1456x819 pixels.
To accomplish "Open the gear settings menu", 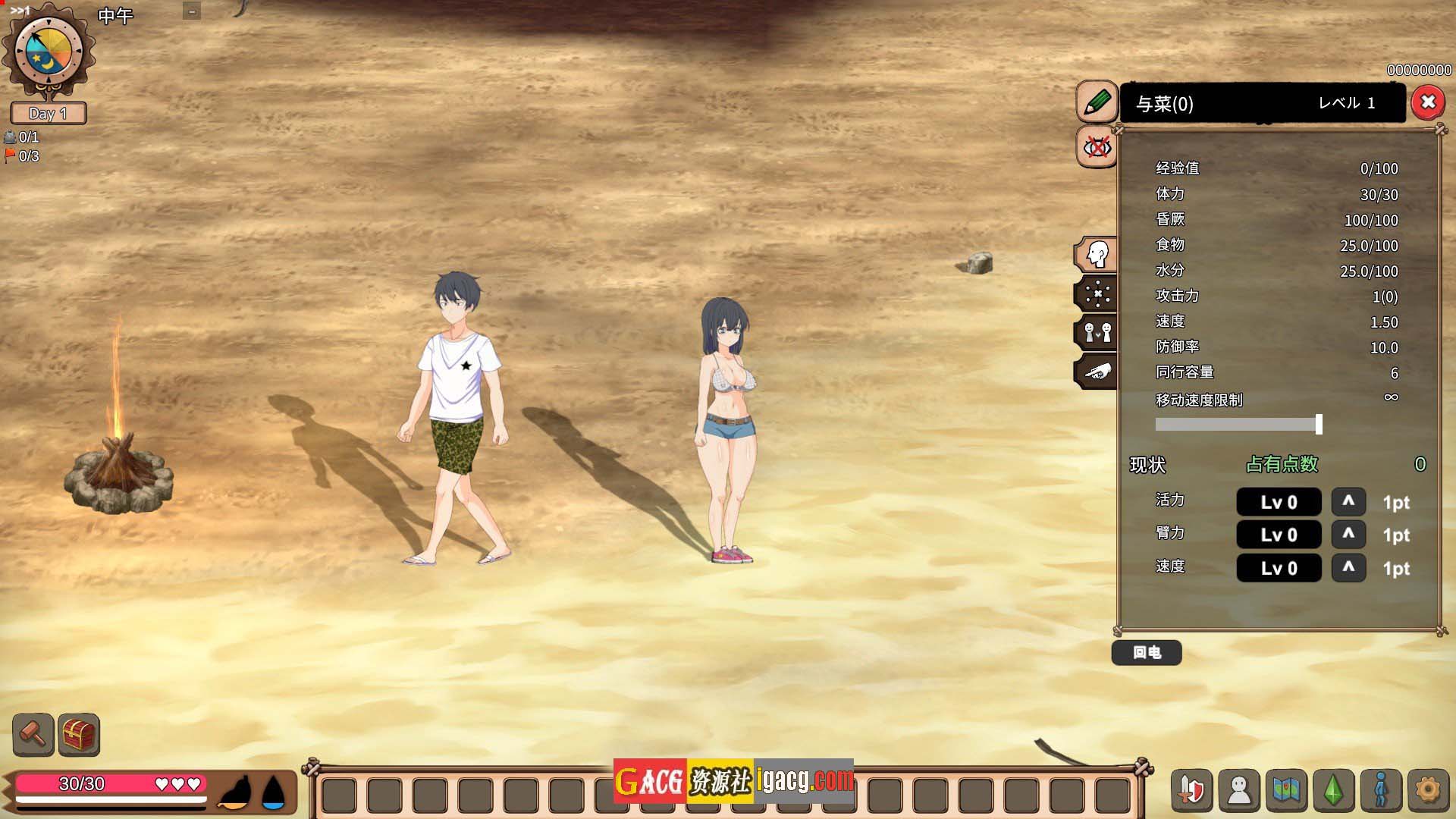I will point(1428,790).
